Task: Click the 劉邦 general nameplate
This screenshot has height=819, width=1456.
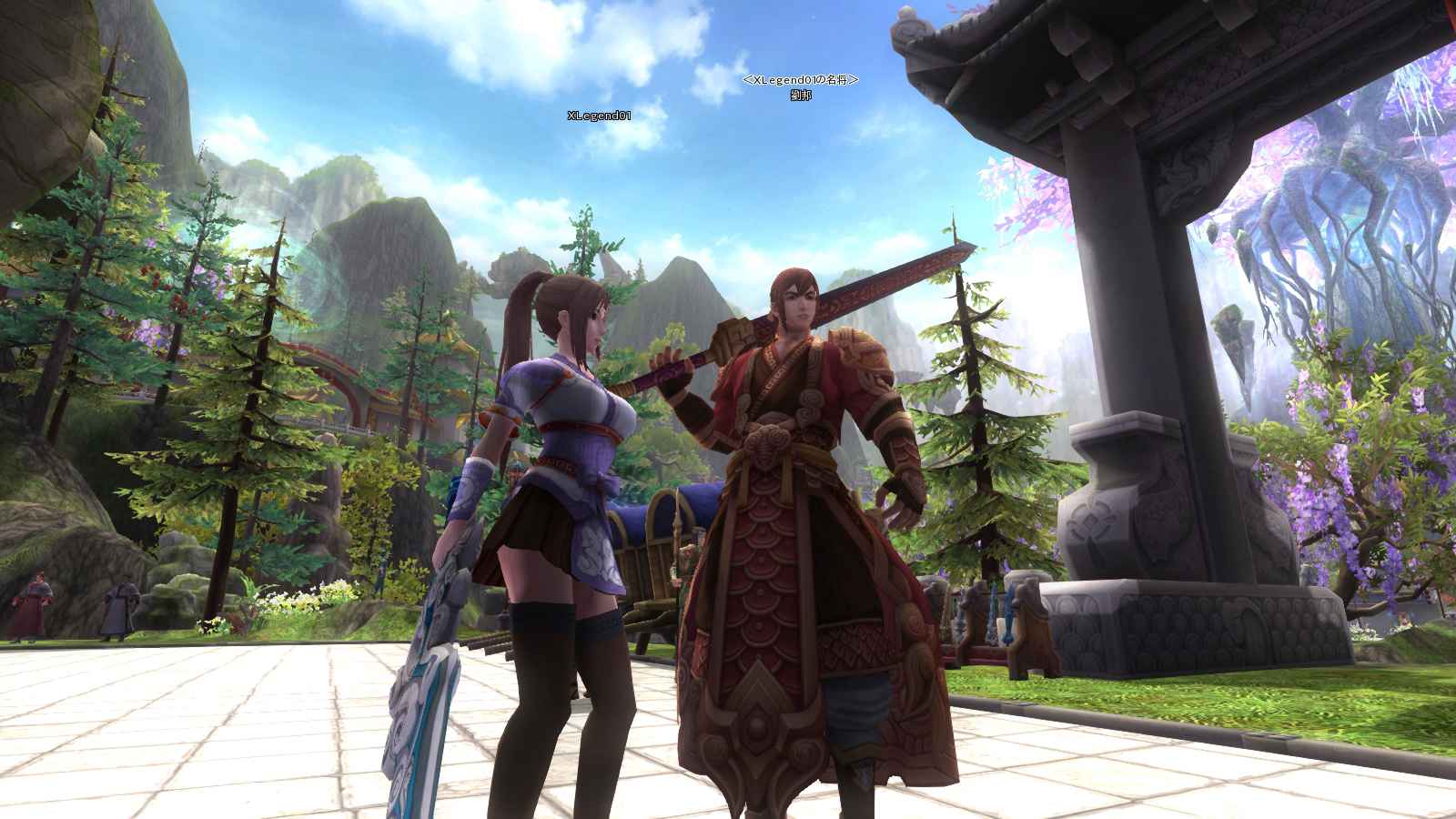Action: click(801, 95)
